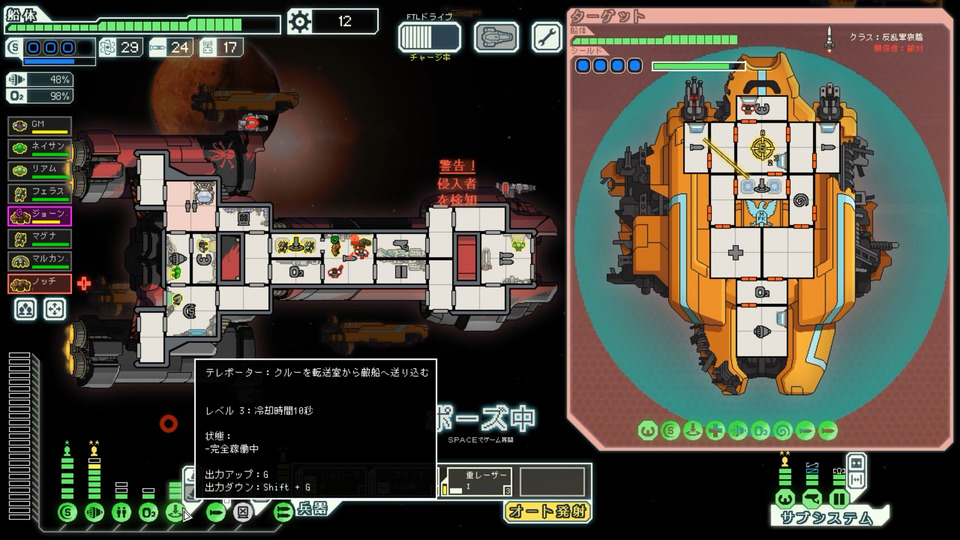This screenshot has height=540, width=960.
Task: Select crew member ネイサン
Action: [x=40, y=147]
